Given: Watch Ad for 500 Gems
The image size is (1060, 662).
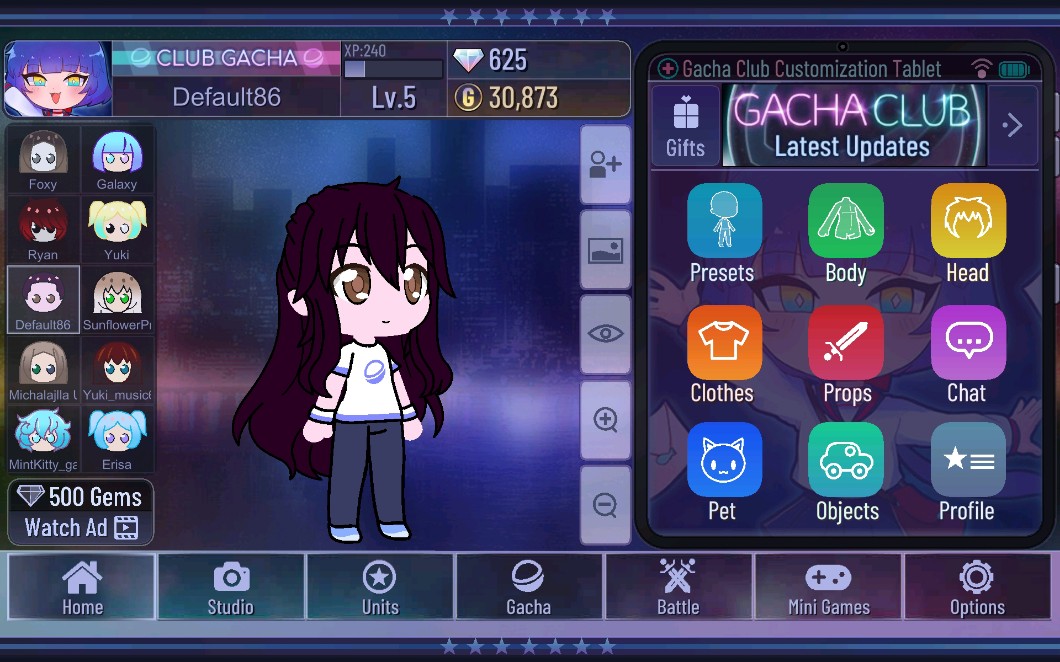Looking at the screenshot, I should click(82, 512).
